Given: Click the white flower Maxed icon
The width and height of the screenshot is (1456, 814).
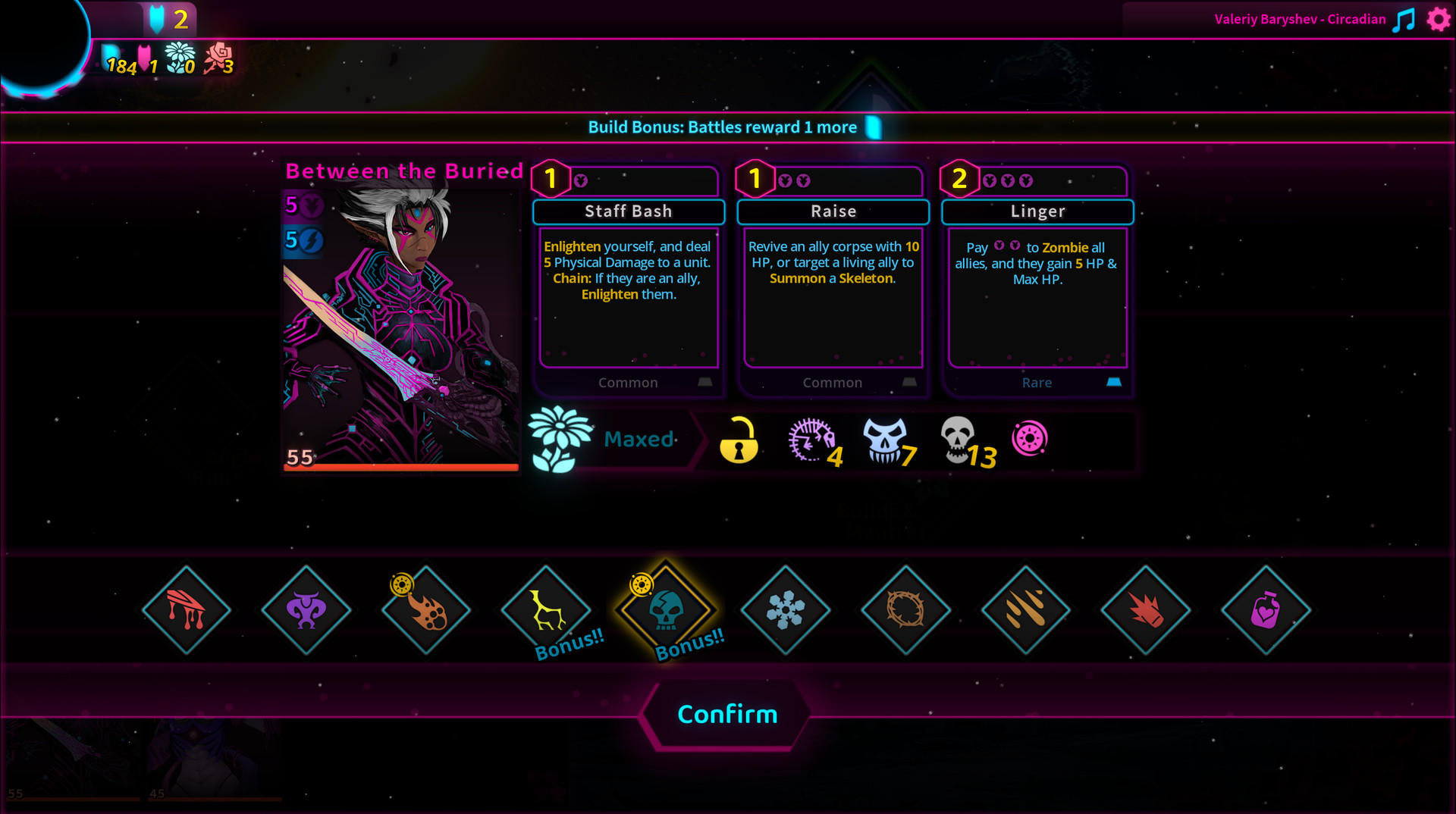Looking at the screenshot, I should point(560,439).
